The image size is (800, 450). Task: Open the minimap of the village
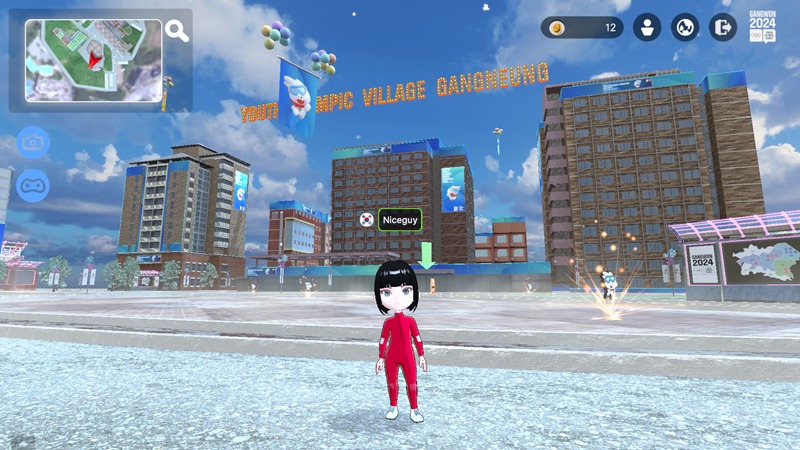93,60
